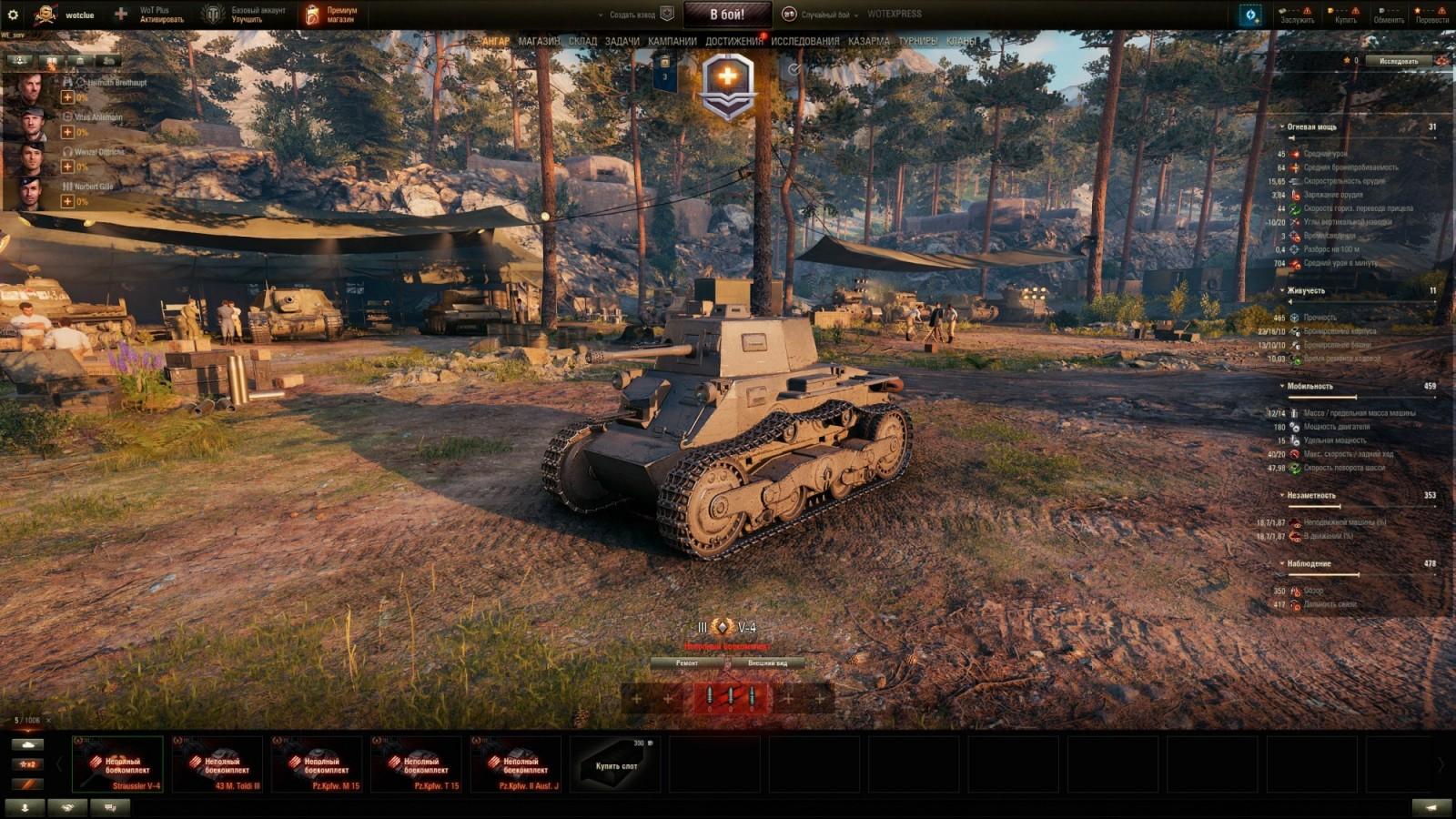This screenshot has width=1456, height=819.
Task: Open the settings gear menu
Action: (x=13, y=13)
